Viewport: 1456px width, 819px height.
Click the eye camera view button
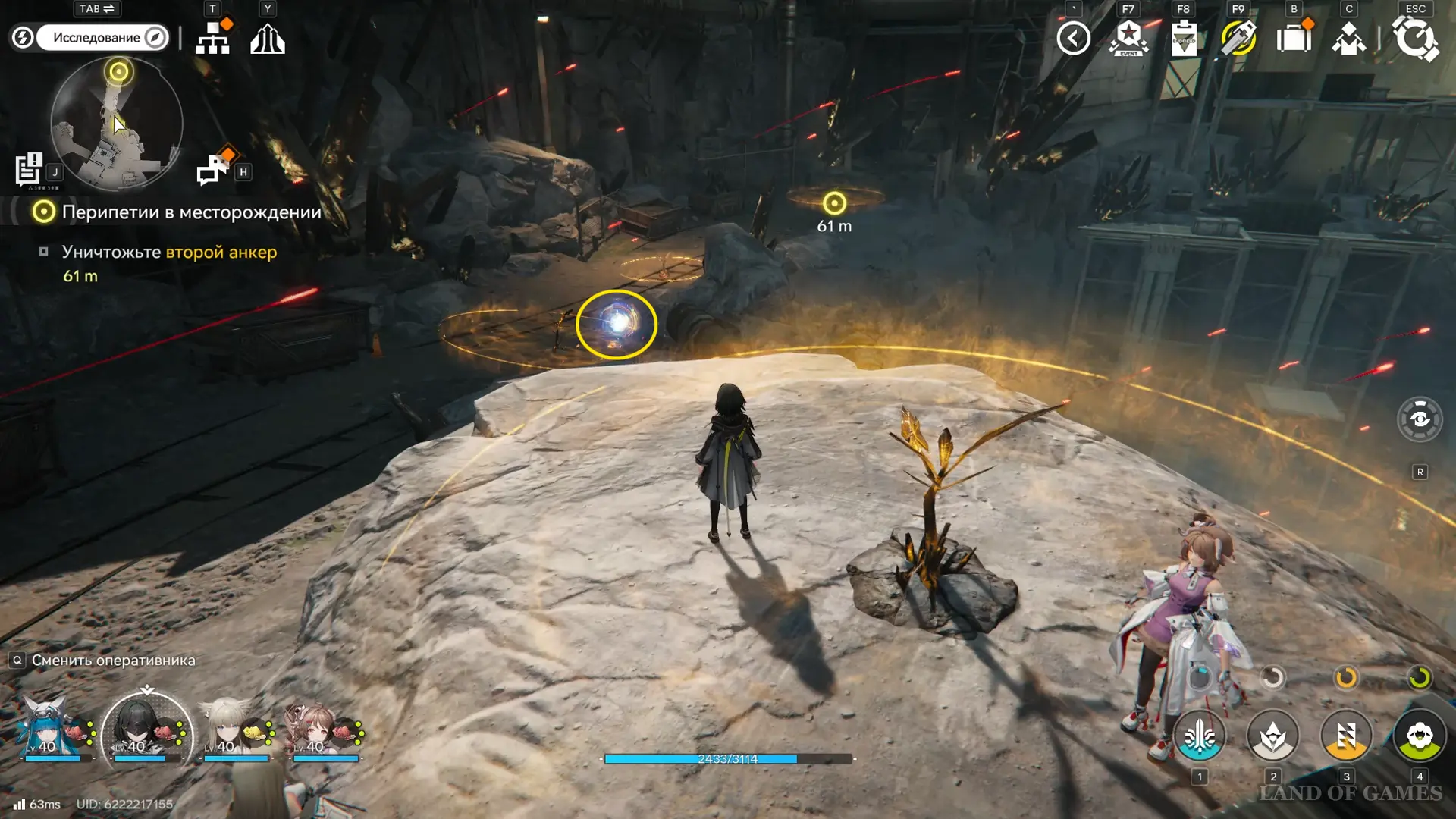[1420, 419]
